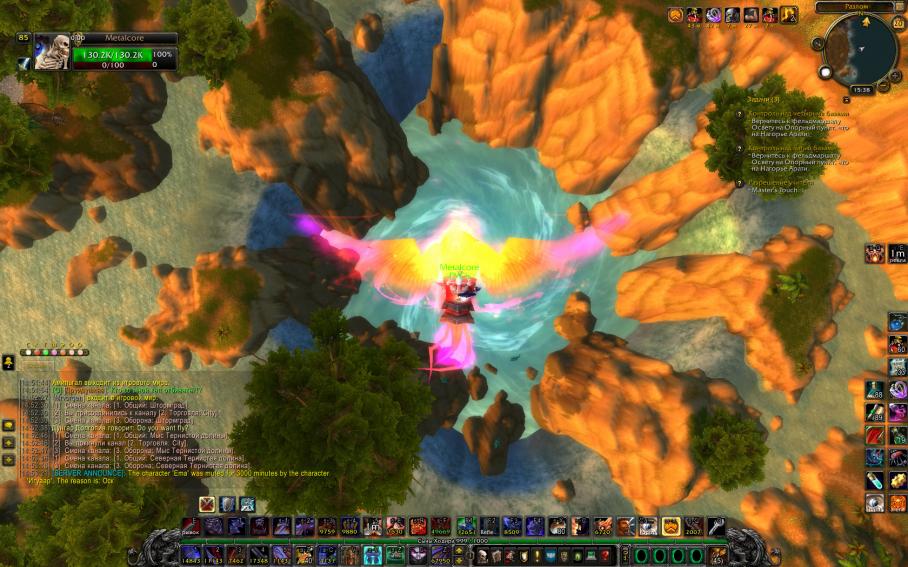Click the golden horn buff icon
The image size is (908, 567).
click(x=789, y=15)
